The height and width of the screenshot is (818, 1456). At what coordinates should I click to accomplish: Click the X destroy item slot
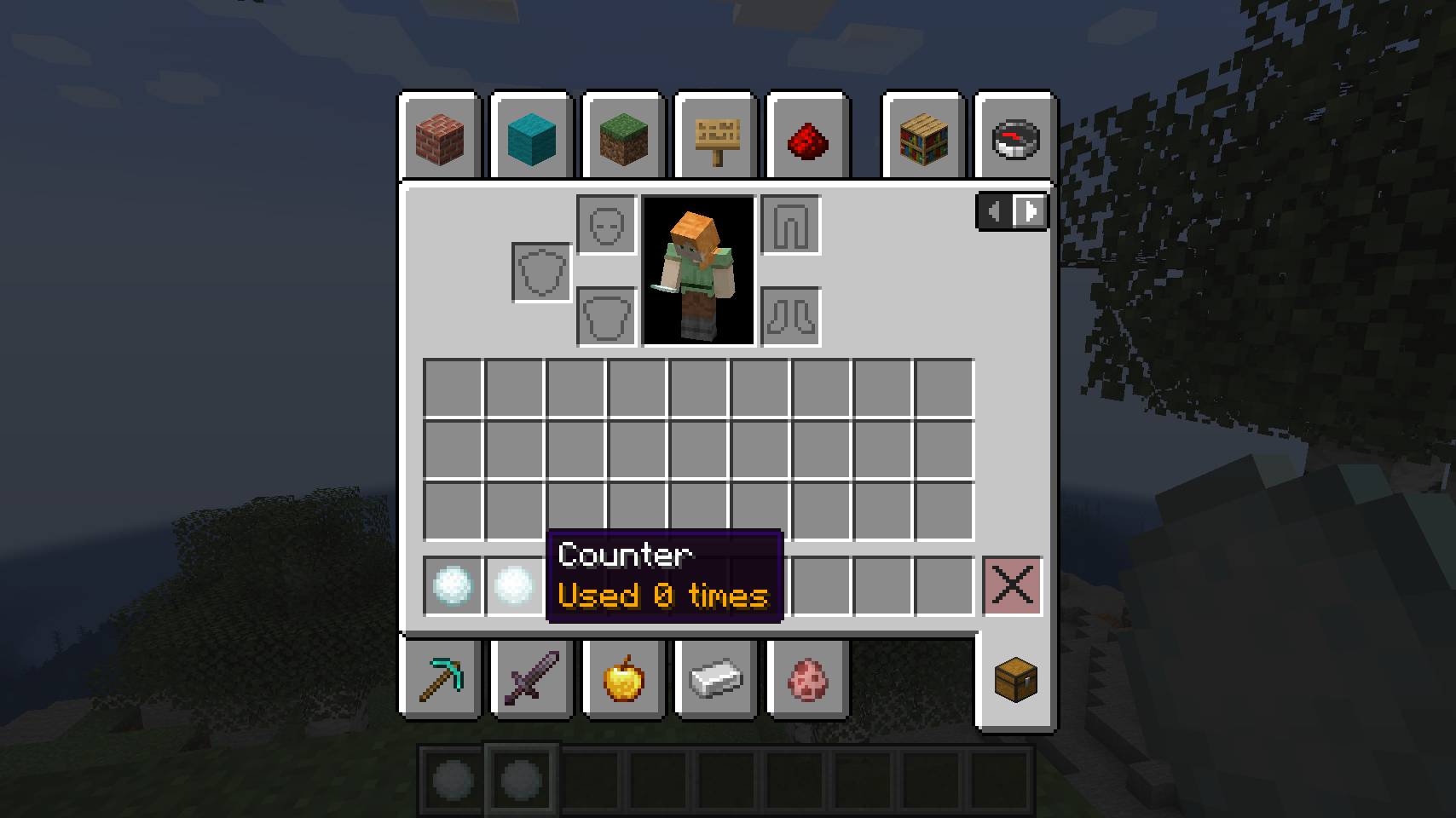tap(1012, 586)
